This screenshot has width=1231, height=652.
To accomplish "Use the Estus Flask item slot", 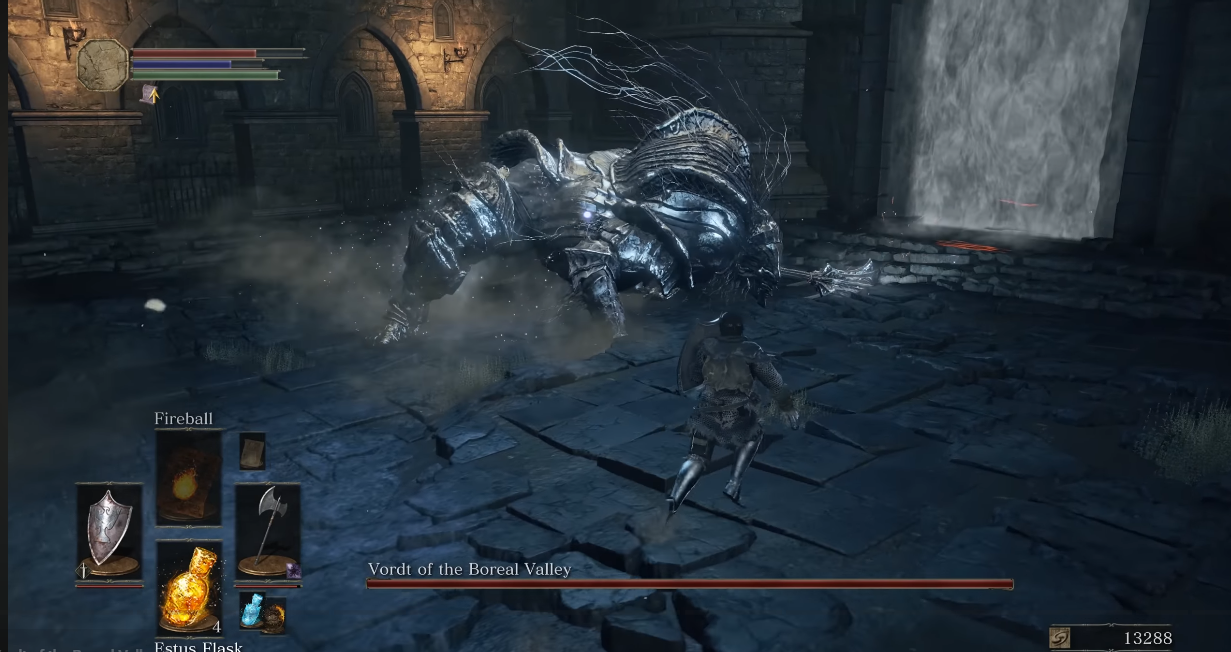I will tap(188, 588).
